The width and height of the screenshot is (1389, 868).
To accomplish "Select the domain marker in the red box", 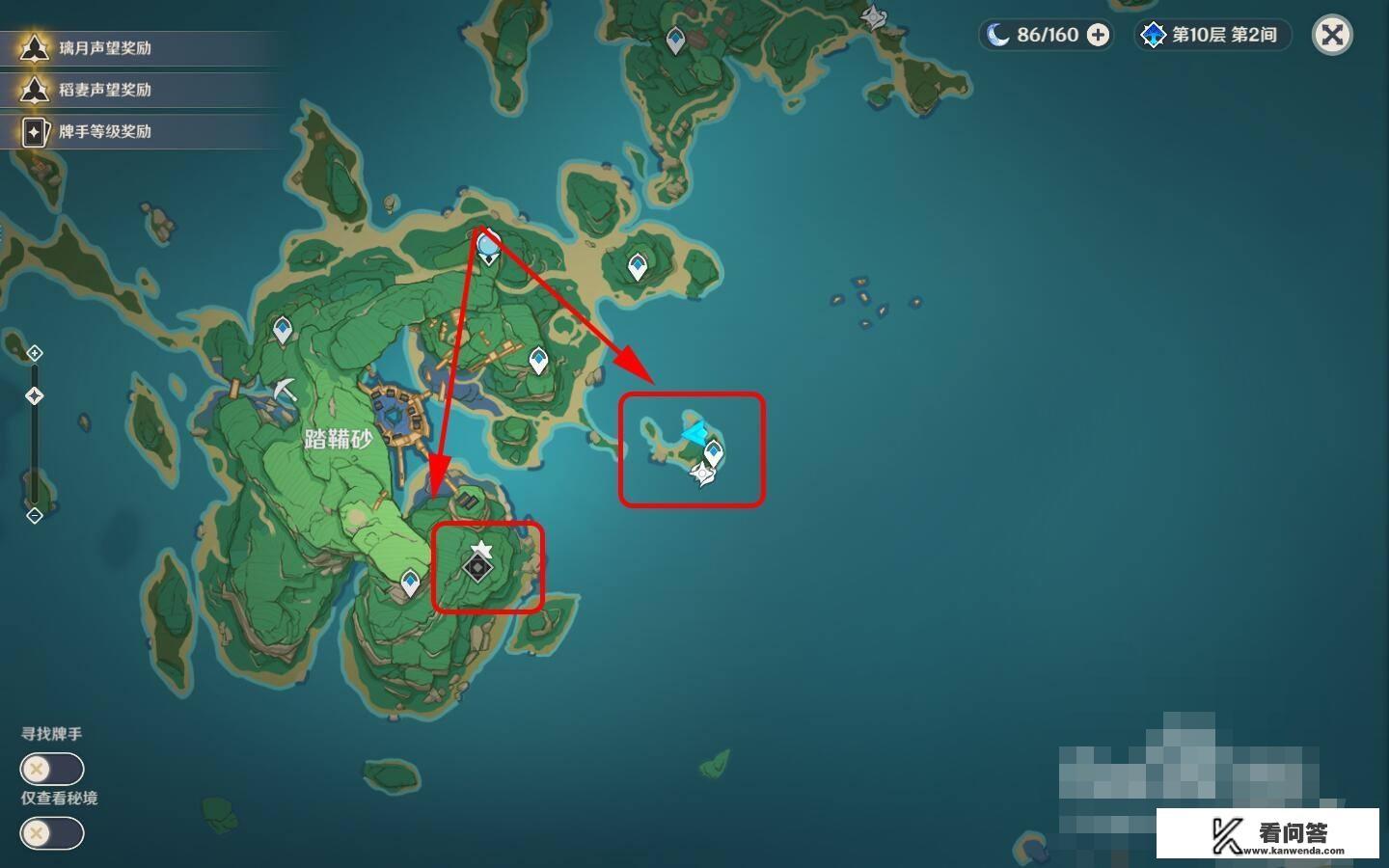I will click(478, 567).
